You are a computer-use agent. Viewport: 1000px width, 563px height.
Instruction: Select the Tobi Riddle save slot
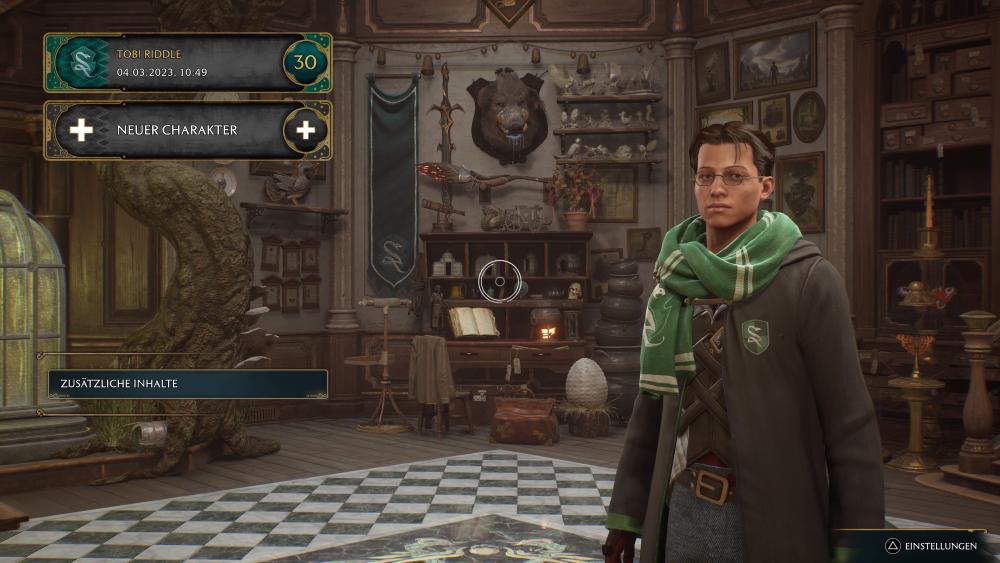click(x=187, y=63)
